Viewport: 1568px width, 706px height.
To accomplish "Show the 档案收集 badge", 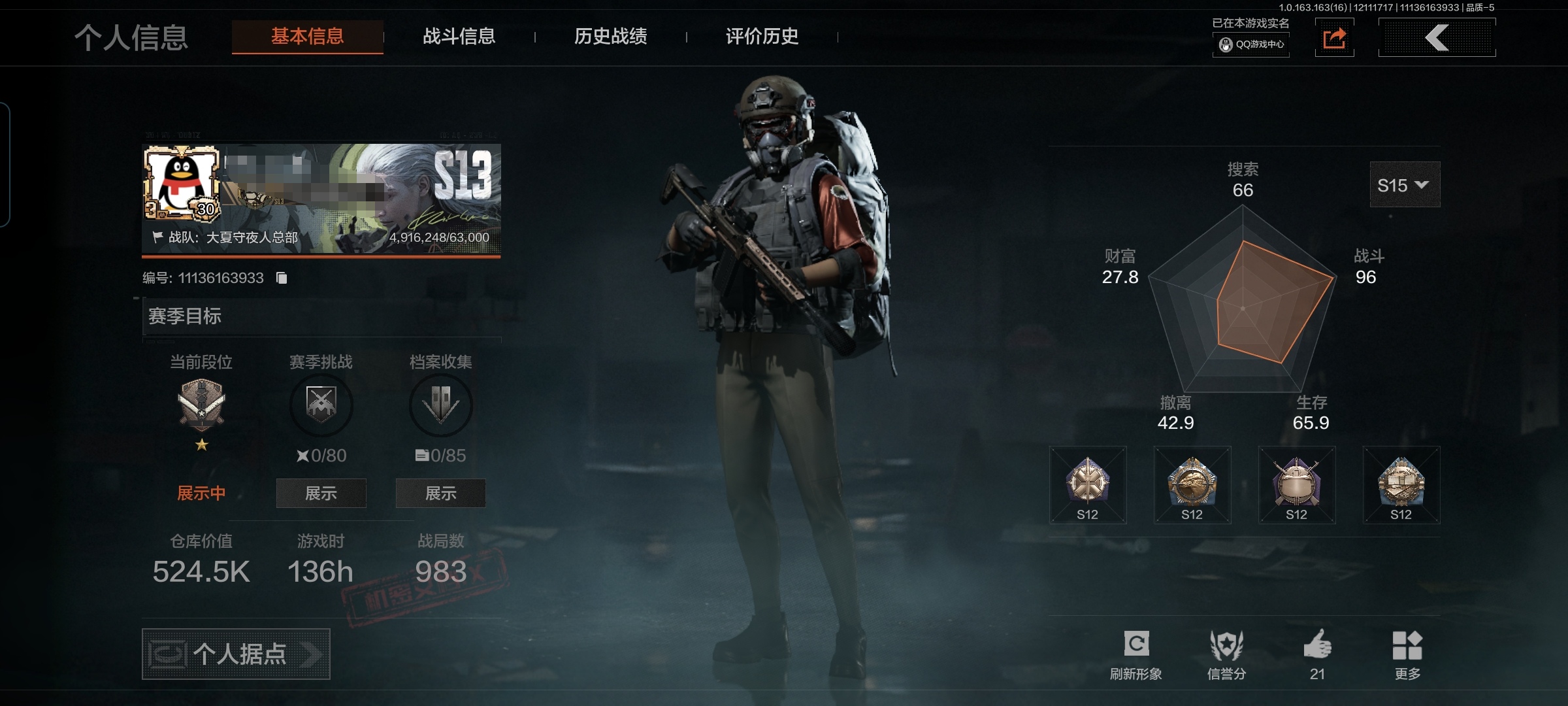I will click(x=440, y=493).
